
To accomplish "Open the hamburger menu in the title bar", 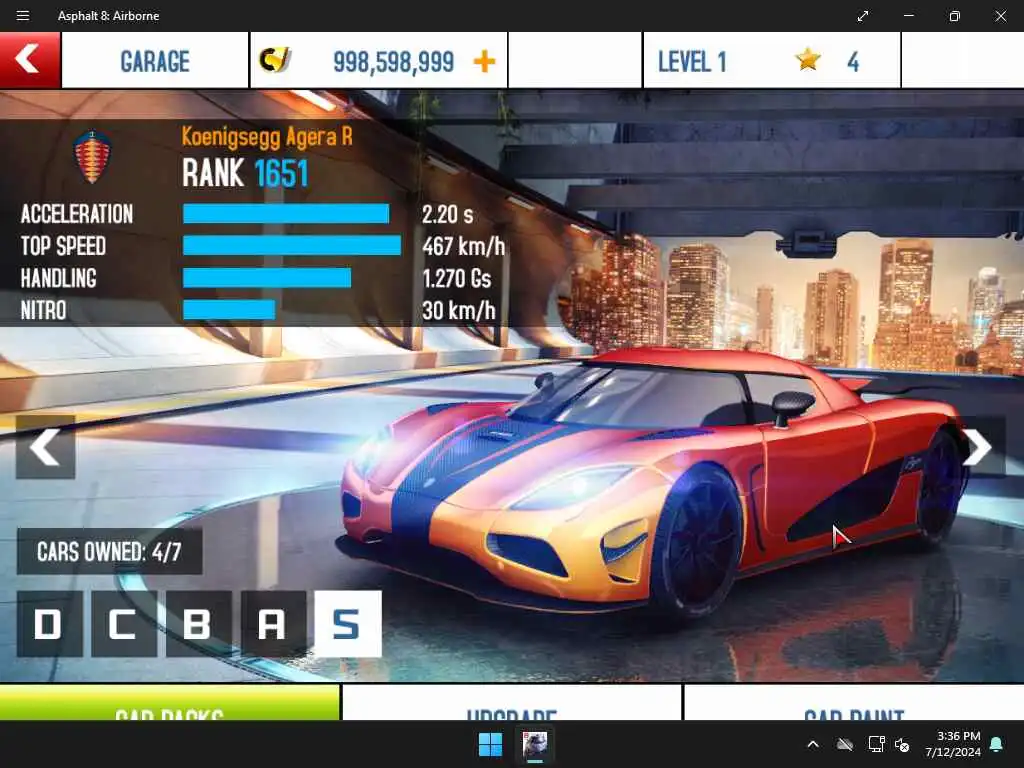I will pos(23,16).
